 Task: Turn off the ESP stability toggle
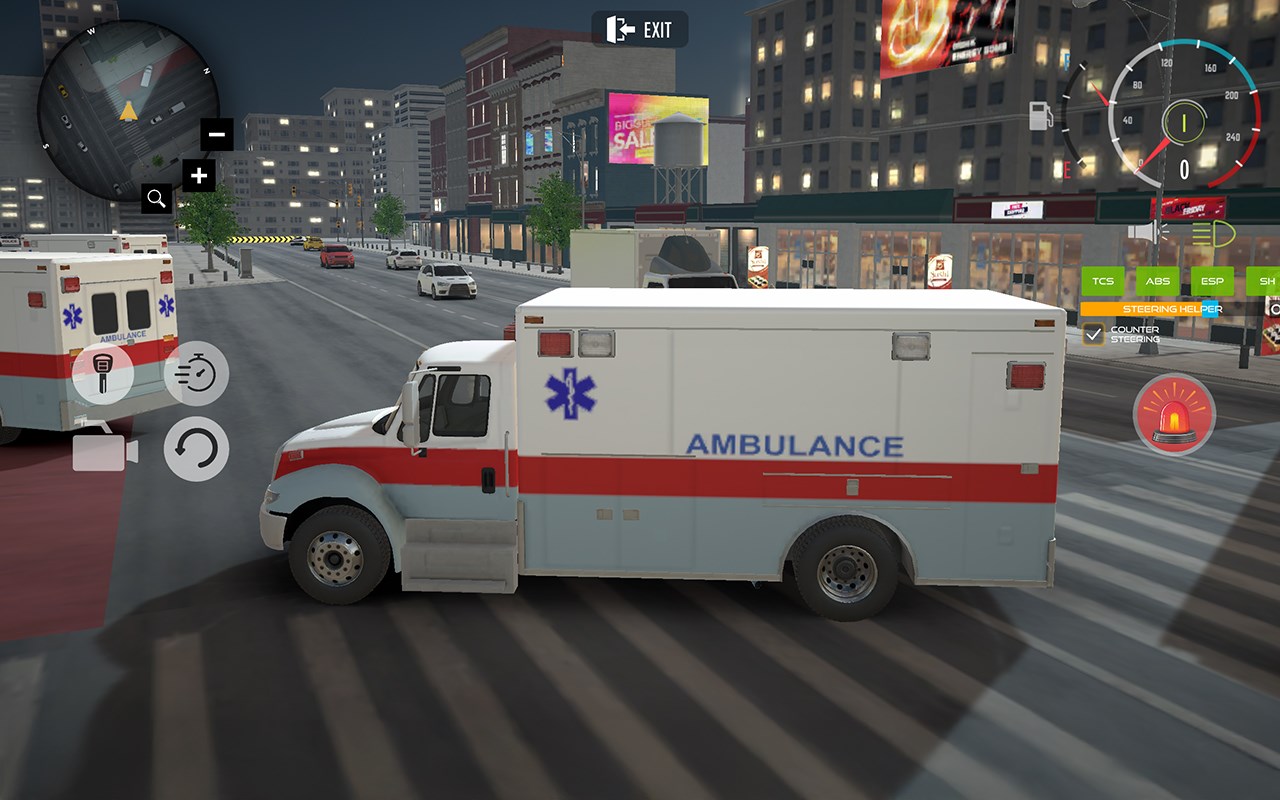pyautogui.click(x=1212, y=281)
